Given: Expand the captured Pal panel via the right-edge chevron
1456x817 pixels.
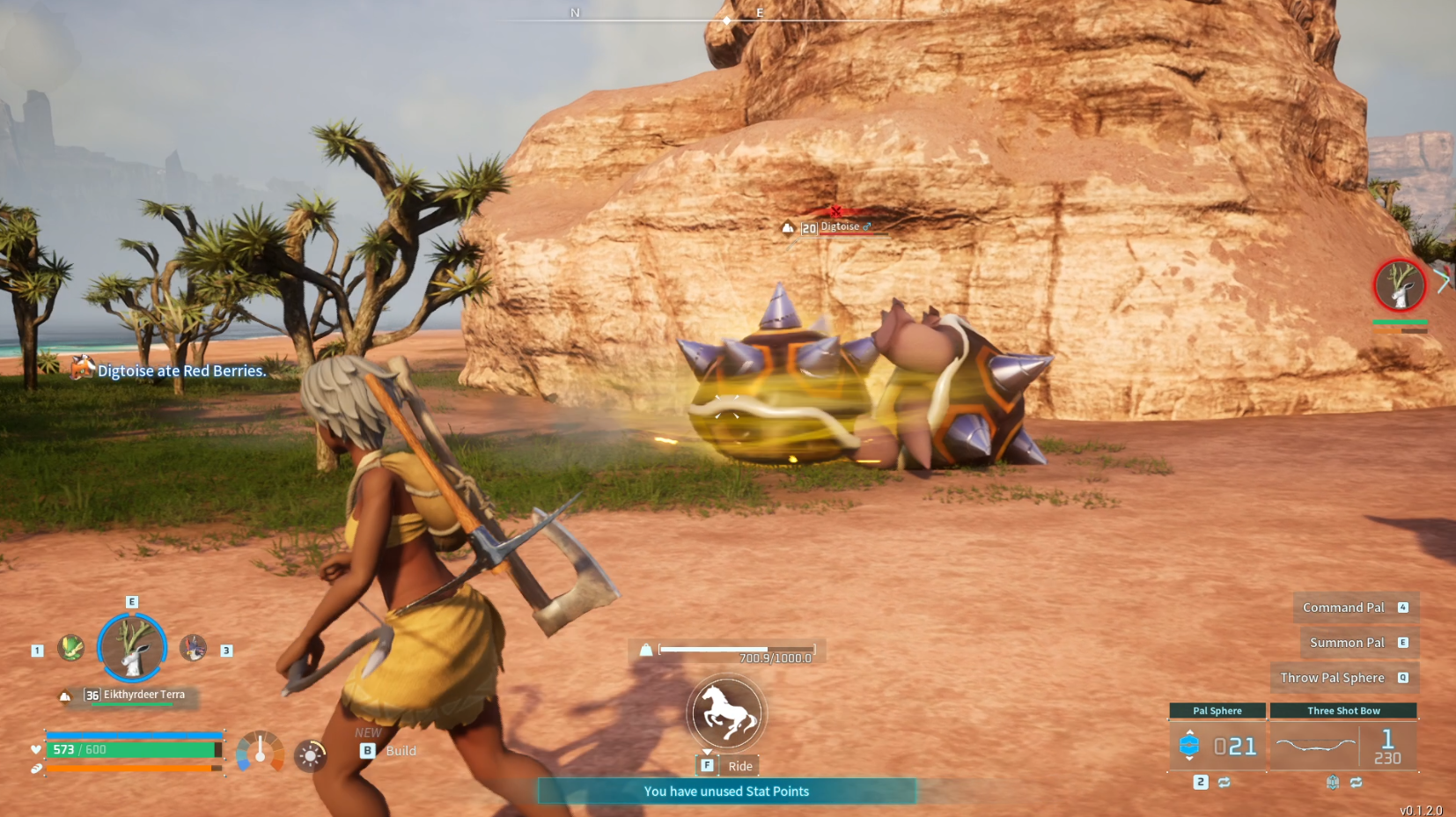Looking at the screenshot, I should pyautogui.click(x=1443, y=279).
